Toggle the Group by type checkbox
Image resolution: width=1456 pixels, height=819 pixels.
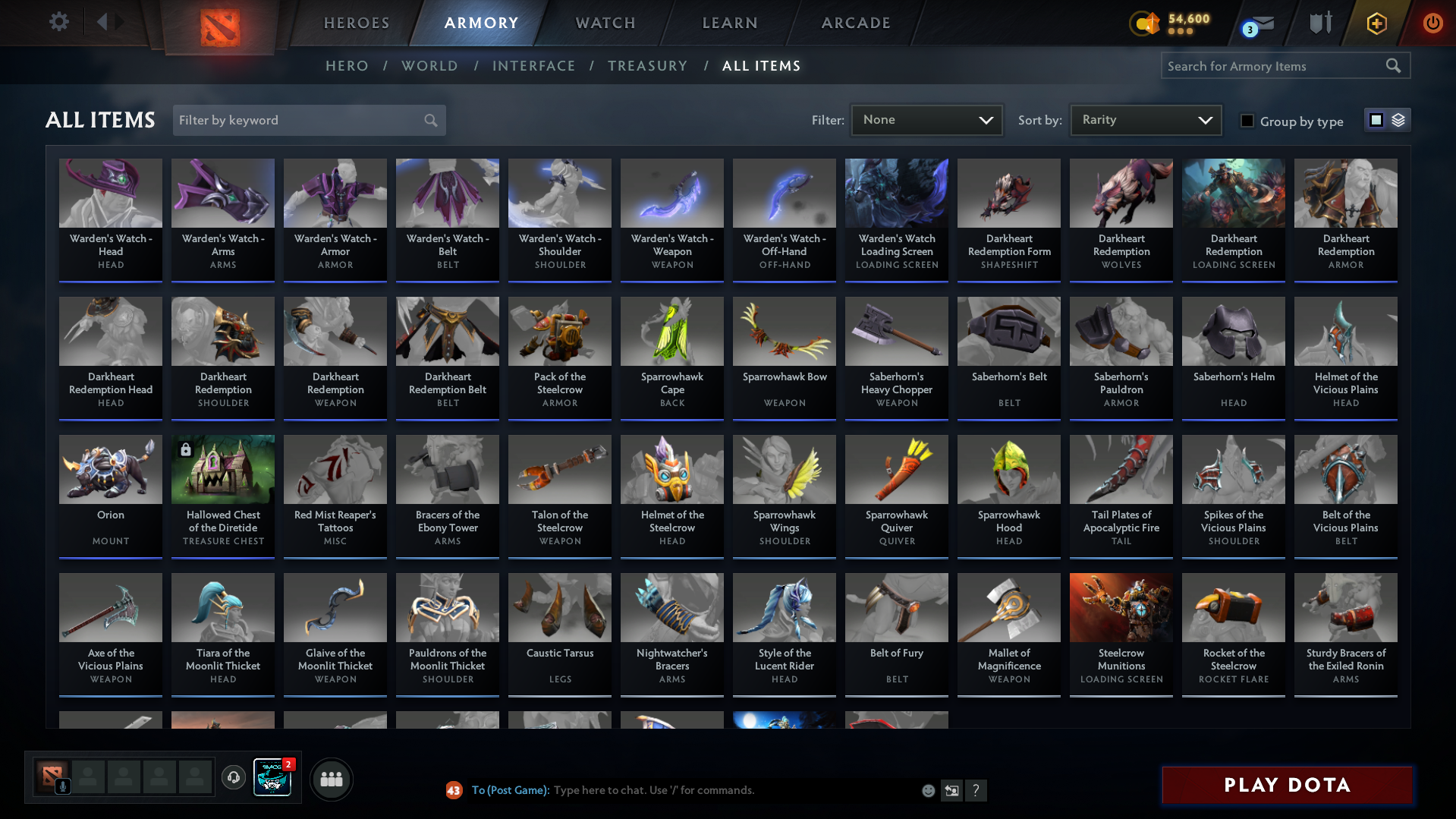click(1247, 121)
